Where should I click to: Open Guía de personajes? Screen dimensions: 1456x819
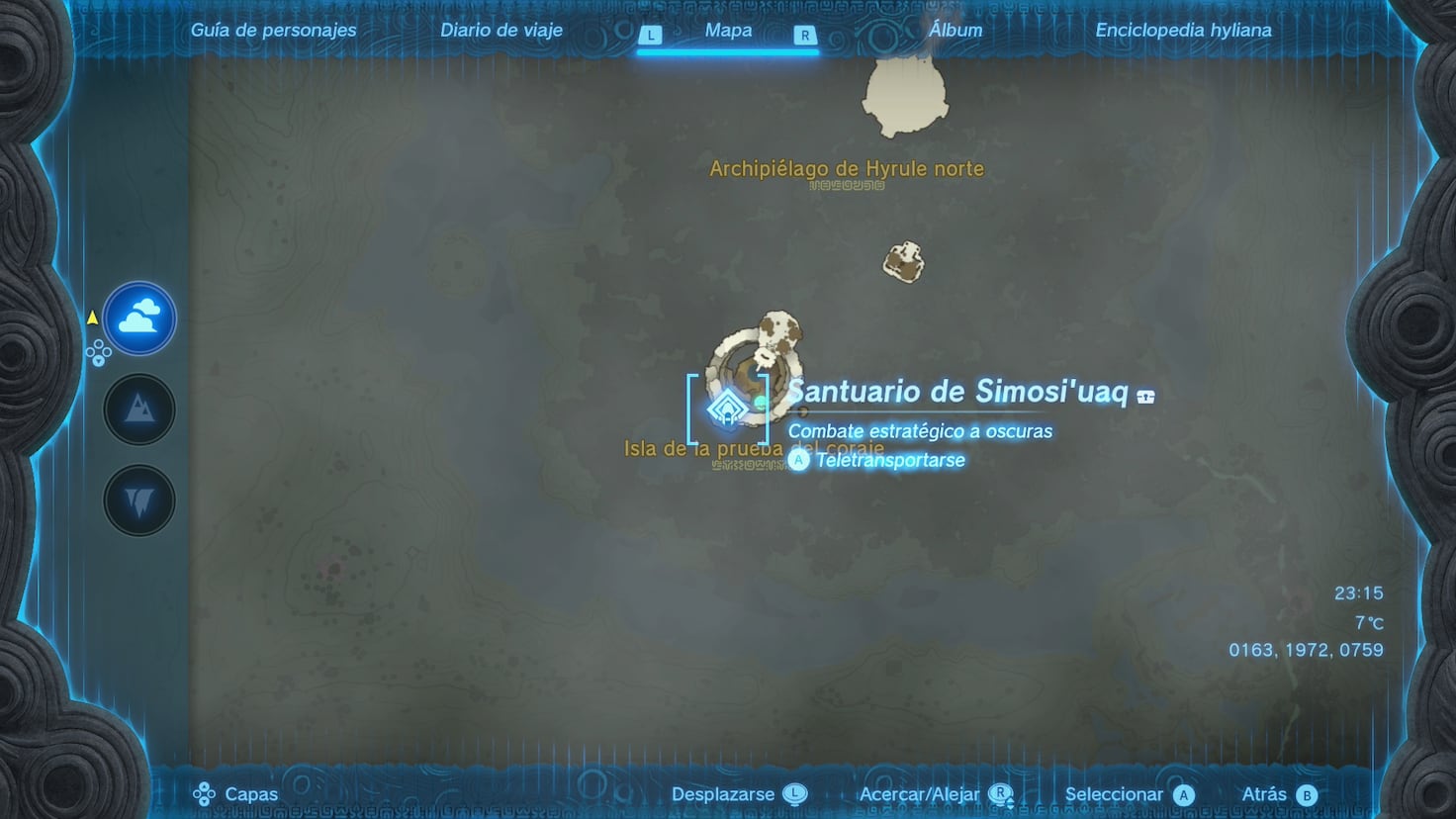point(274,30)
